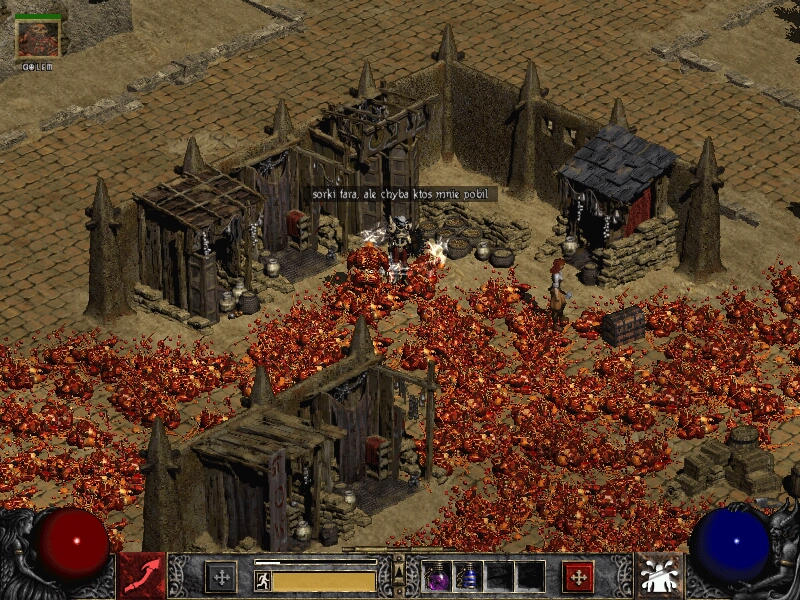Use the blue mana potion in the belt
Screen dimensions: 800x600
[468, 577]
